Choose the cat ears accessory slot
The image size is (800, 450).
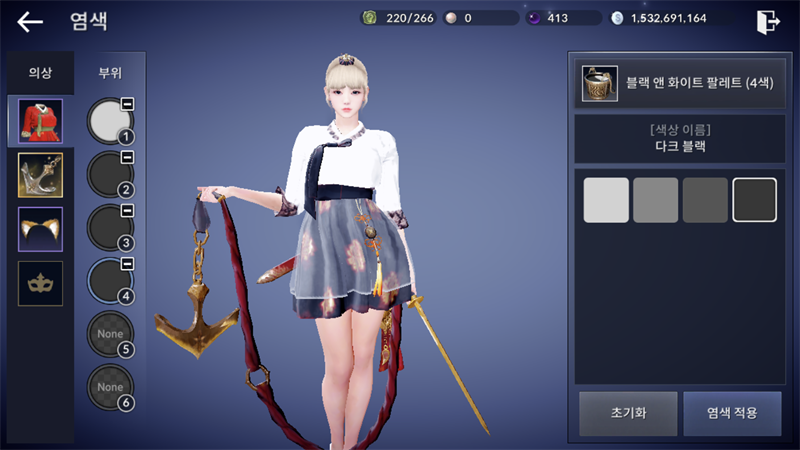pos(40,229)
